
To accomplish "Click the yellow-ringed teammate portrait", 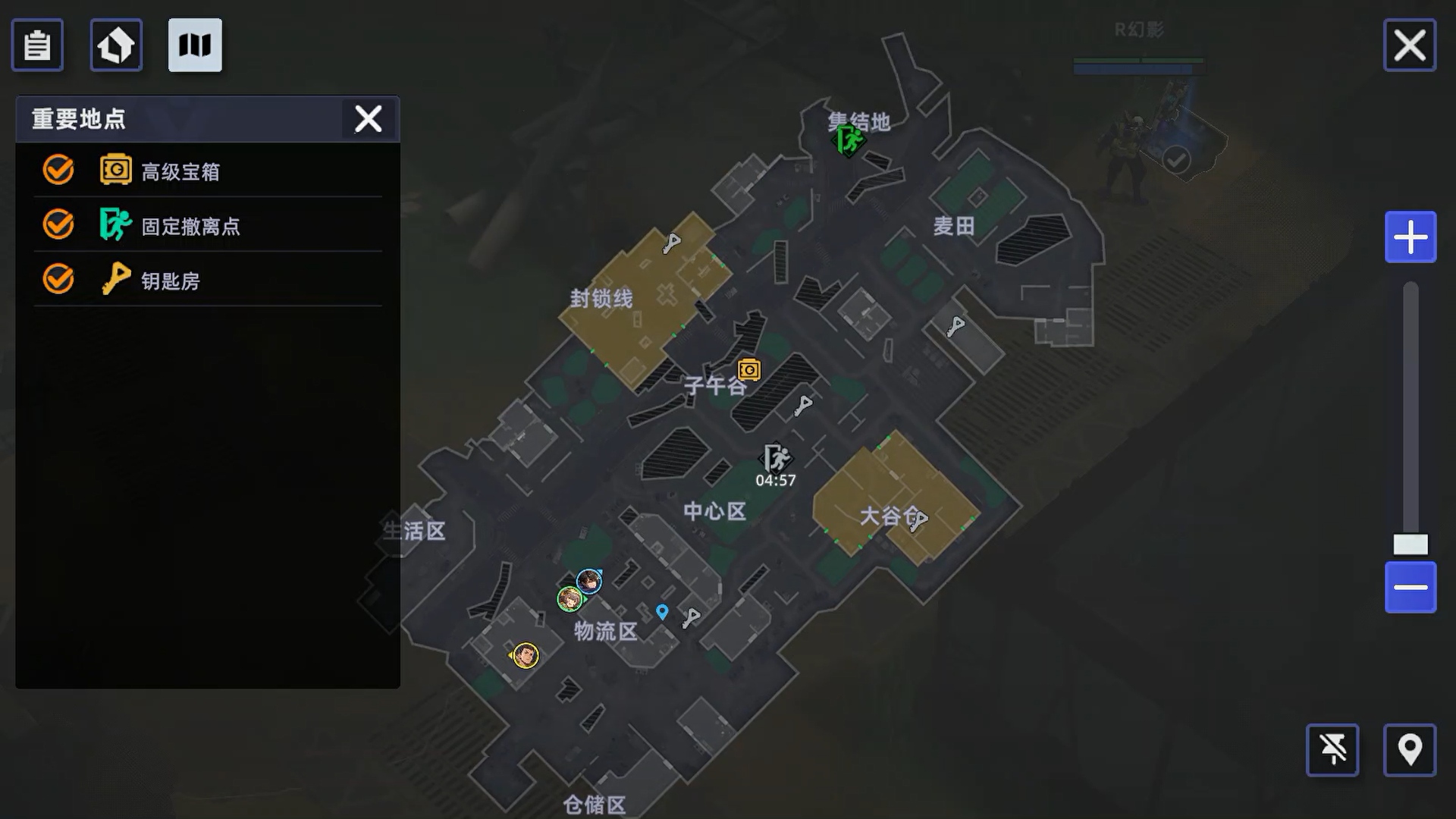I will point(526,655).
